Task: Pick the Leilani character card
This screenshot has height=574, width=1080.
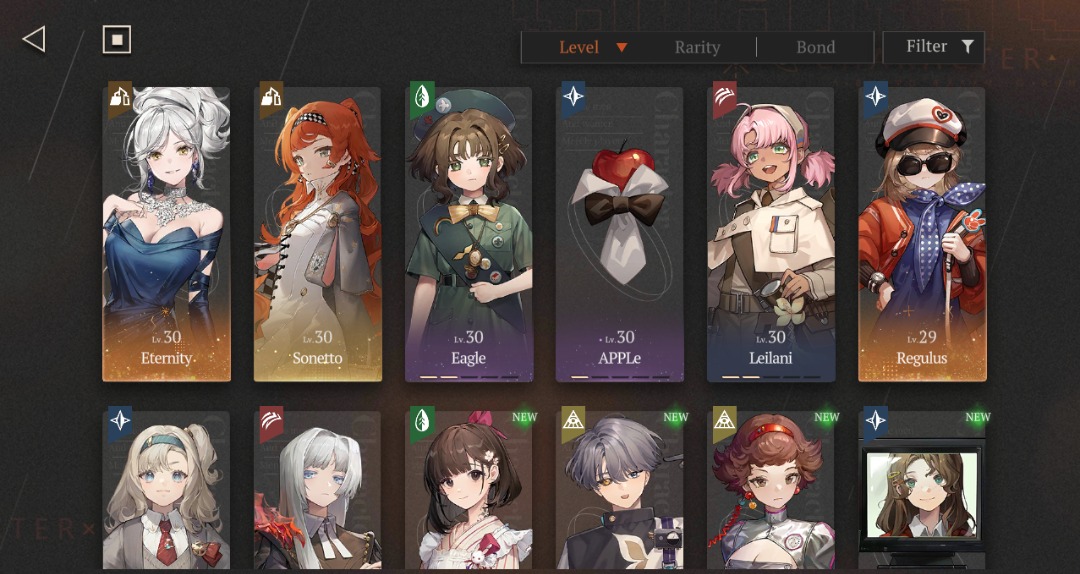Action: click(x=771, y=234)
